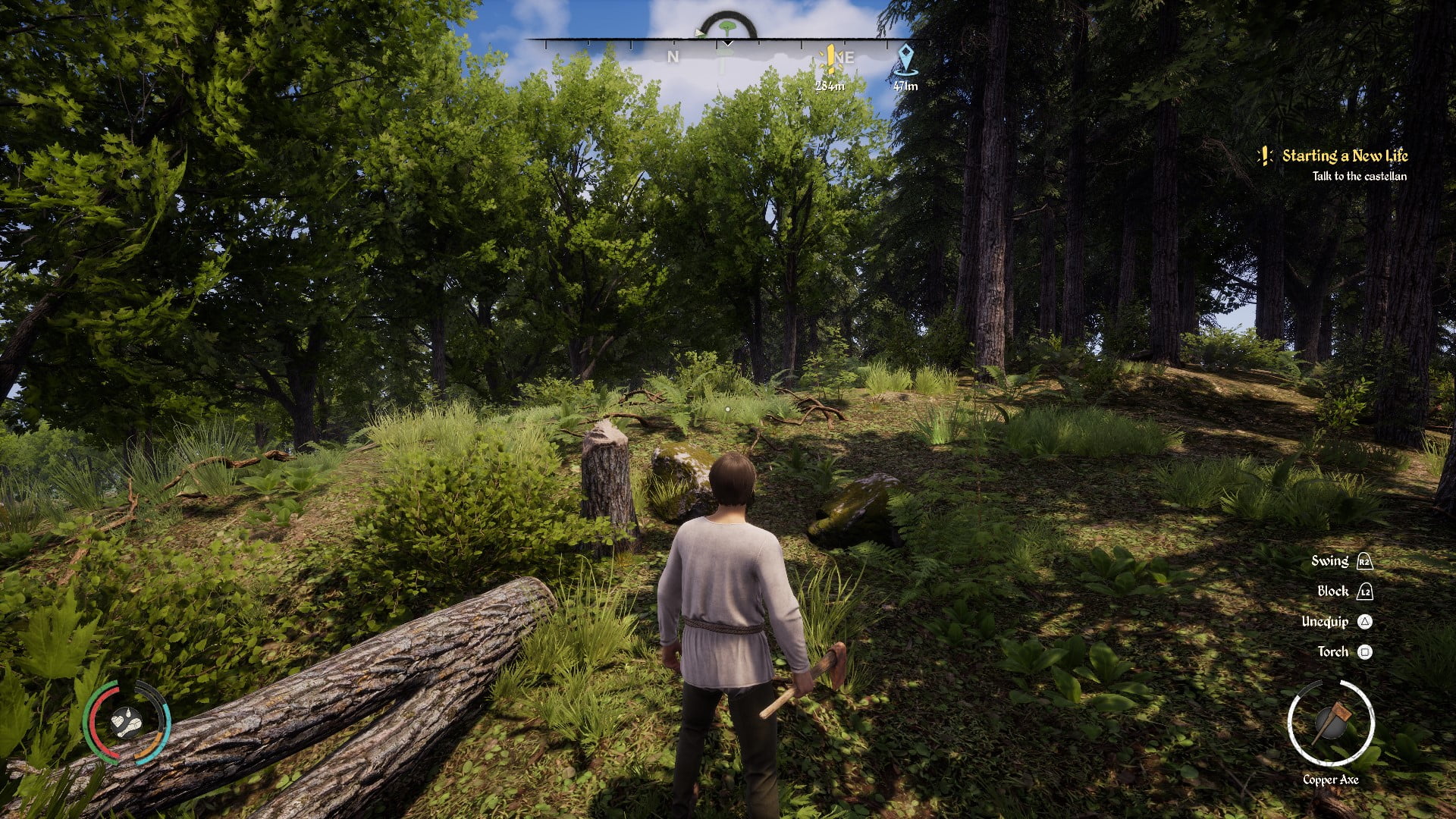Click the 284m distance label under quest marker
Image resolution: width=1456 pixels, height=819 pixels.
(x=830, y=85)
